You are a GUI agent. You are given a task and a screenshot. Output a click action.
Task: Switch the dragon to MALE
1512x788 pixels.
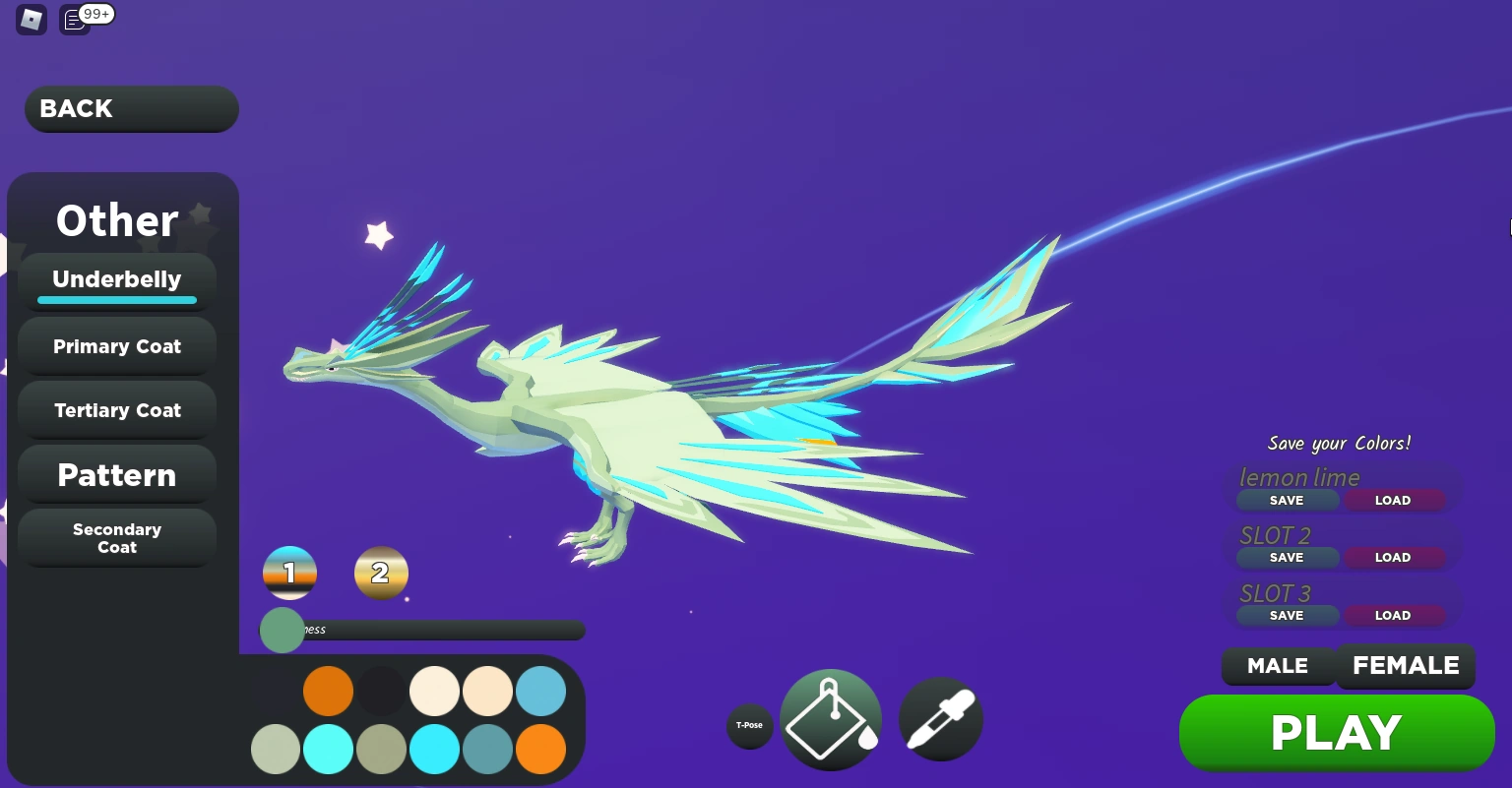(x=1278, y=666)
